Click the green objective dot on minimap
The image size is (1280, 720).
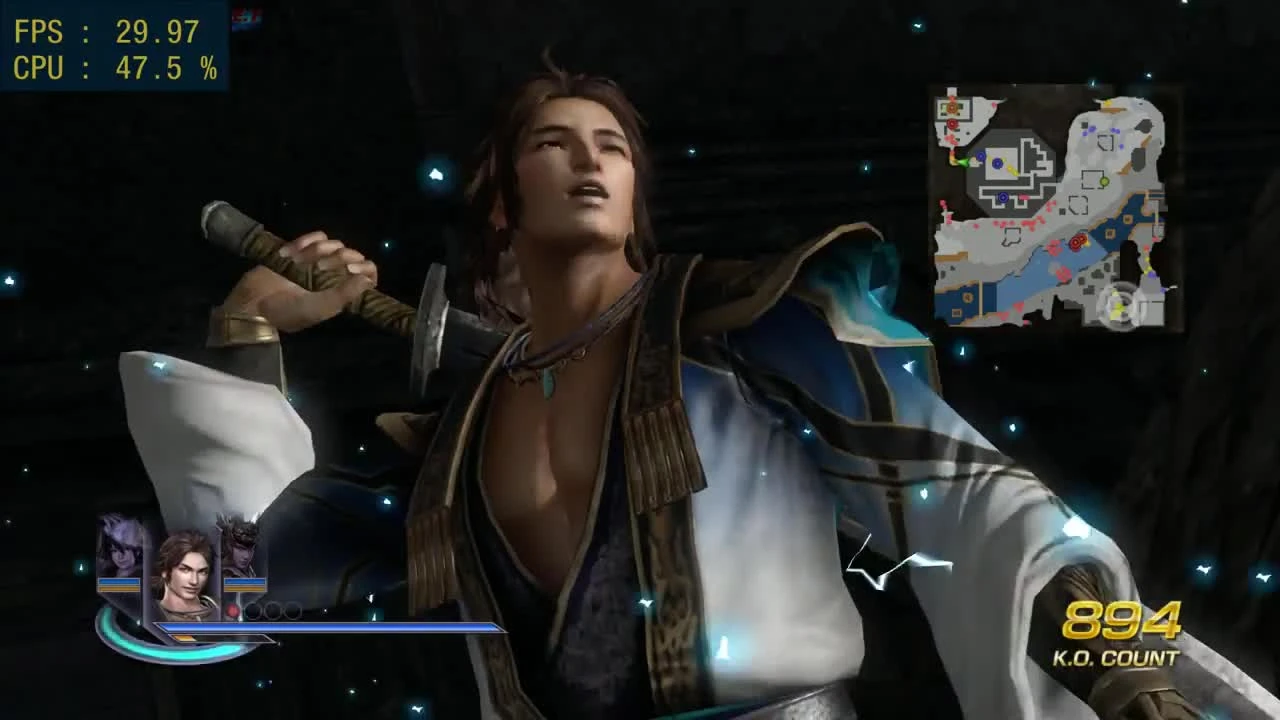point(1104,181)
